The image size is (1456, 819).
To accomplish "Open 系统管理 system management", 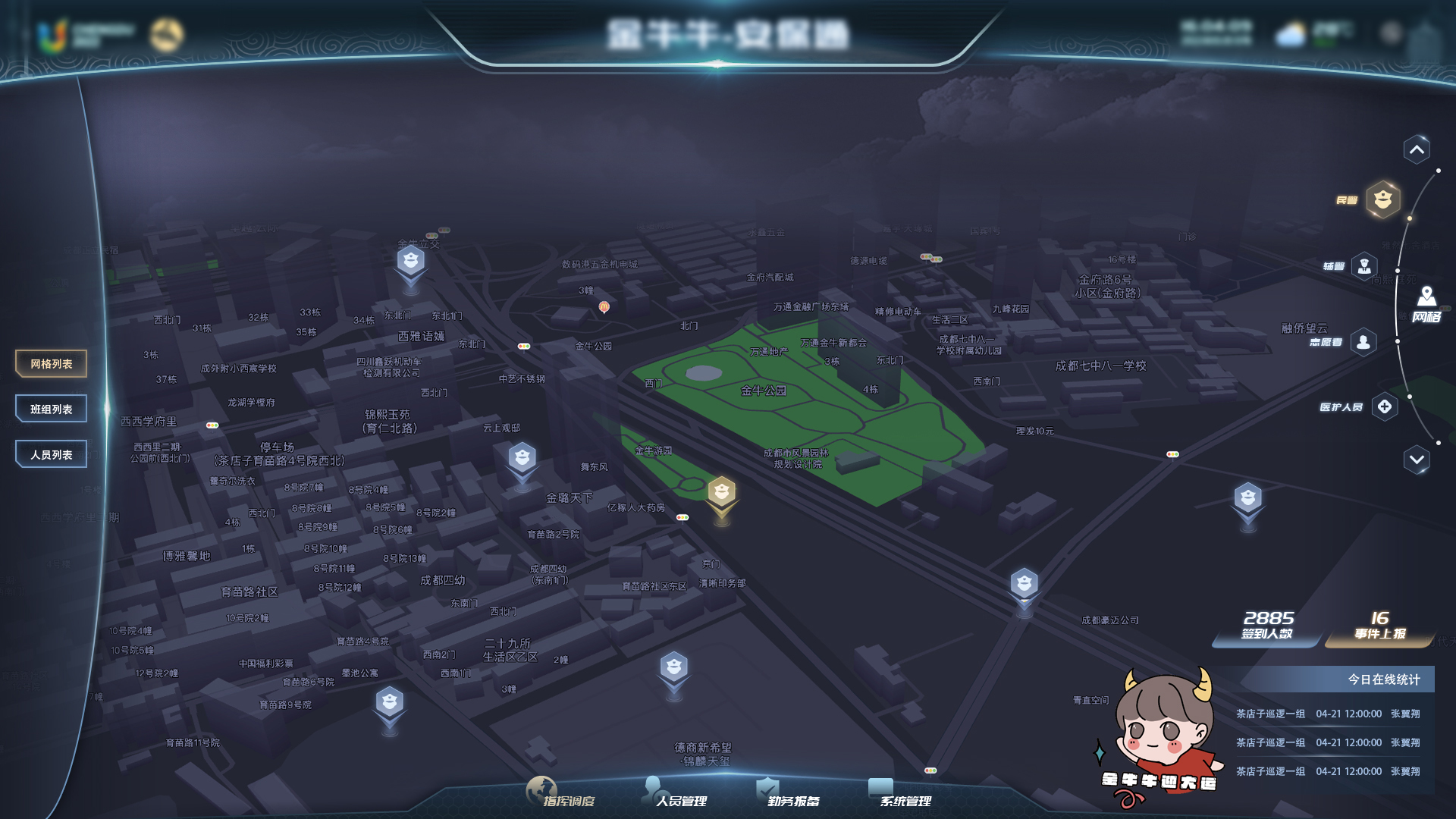I will click(x=901, y=795).
